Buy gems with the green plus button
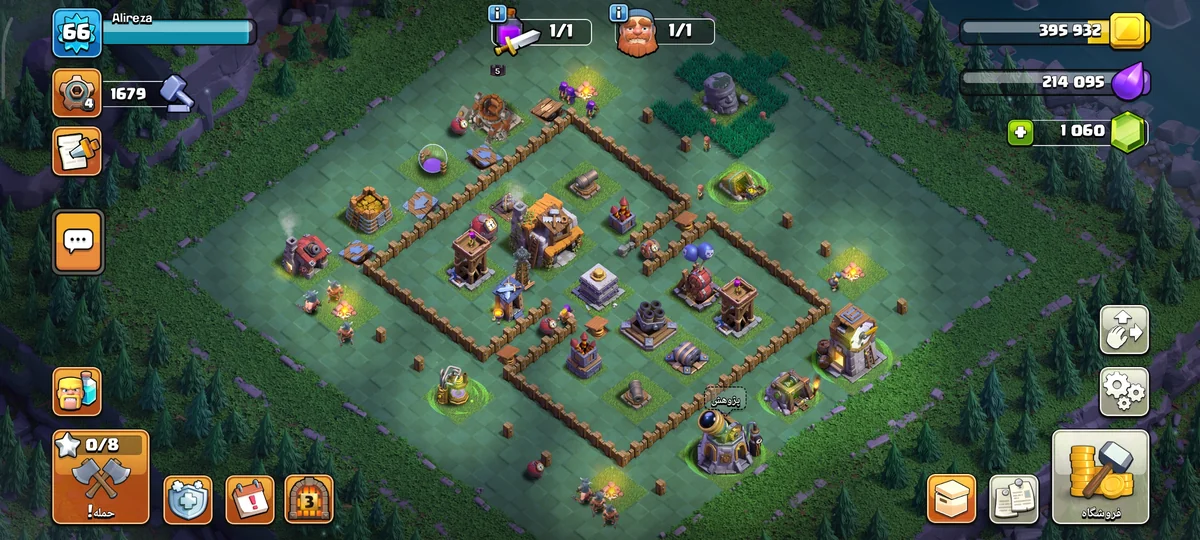This screenshot has width=1200, height=540. (x=1020, y=131)
